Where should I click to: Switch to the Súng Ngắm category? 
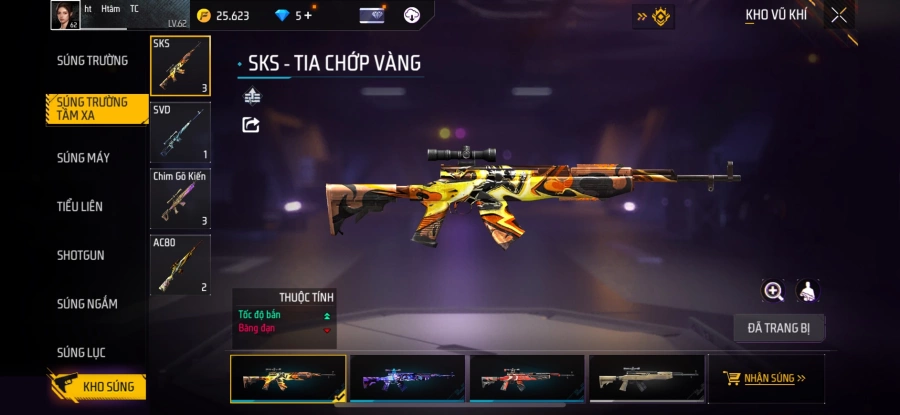pyautogui.click(x=87, y=303)
